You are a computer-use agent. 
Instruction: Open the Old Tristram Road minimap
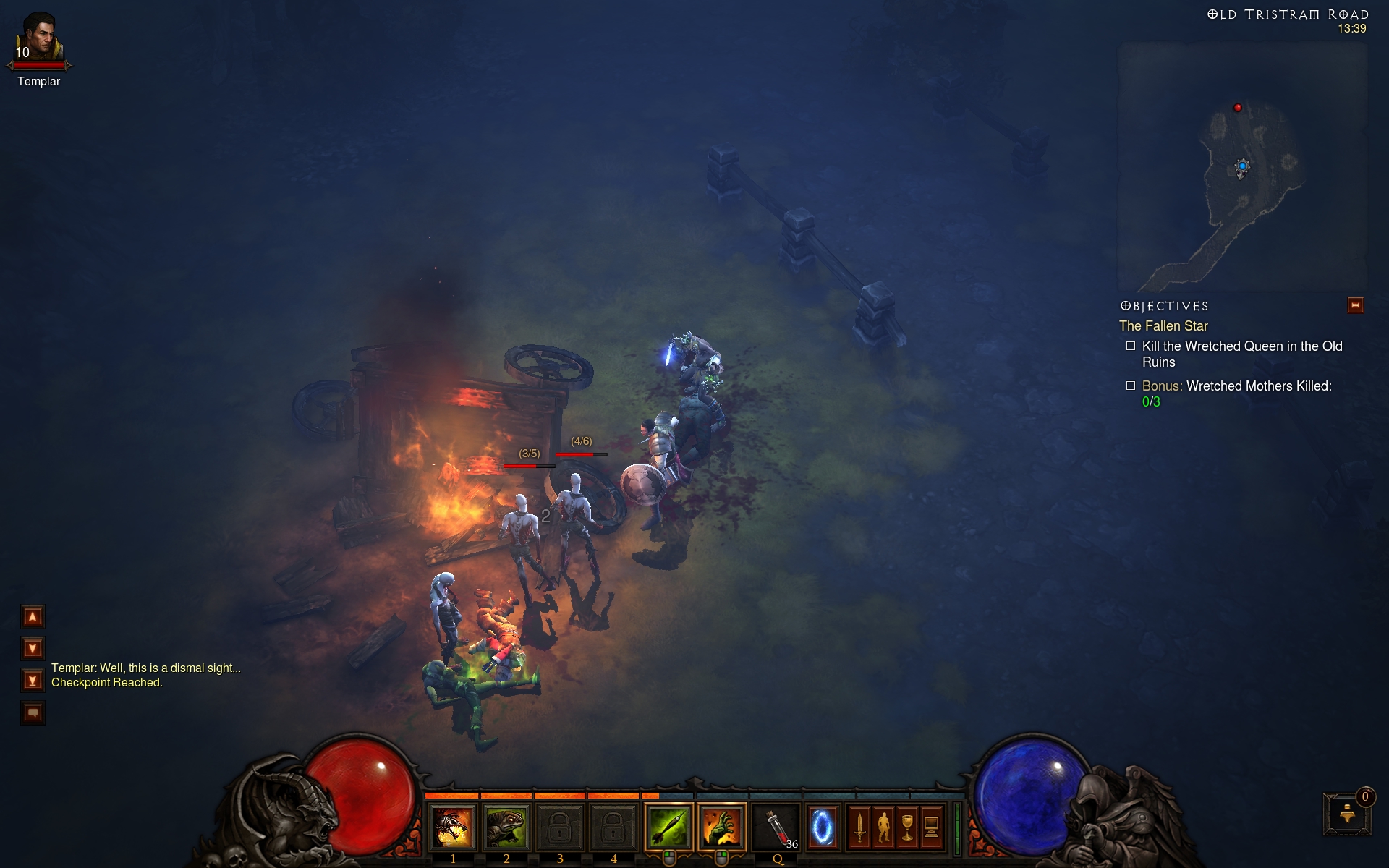[1241, 166]
